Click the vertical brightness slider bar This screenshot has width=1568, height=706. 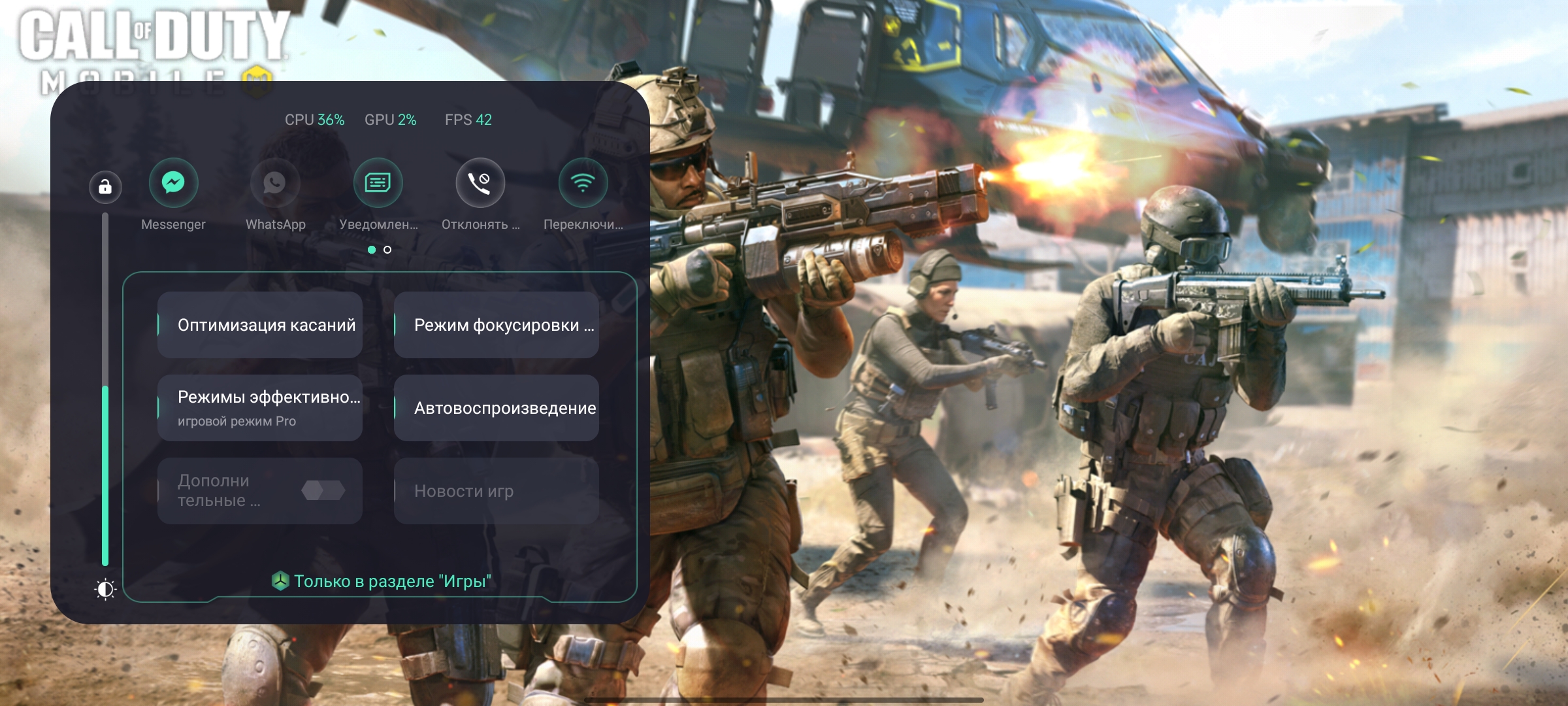point(105,392)
